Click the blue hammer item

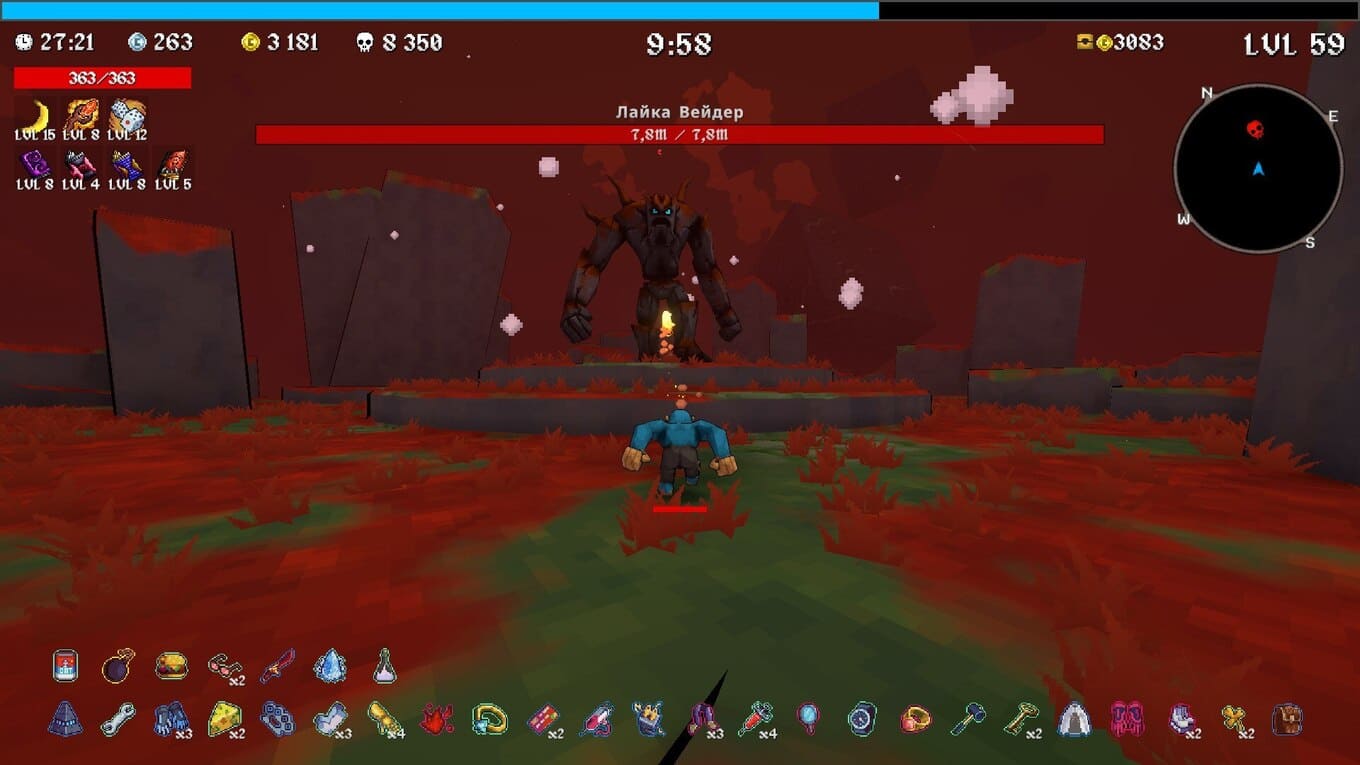(968, 719)
